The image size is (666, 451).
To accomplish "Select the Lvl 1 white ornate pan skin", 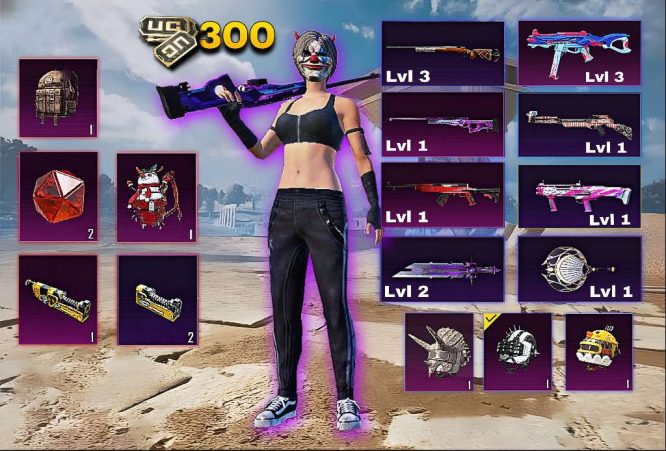I will [579, 269].
